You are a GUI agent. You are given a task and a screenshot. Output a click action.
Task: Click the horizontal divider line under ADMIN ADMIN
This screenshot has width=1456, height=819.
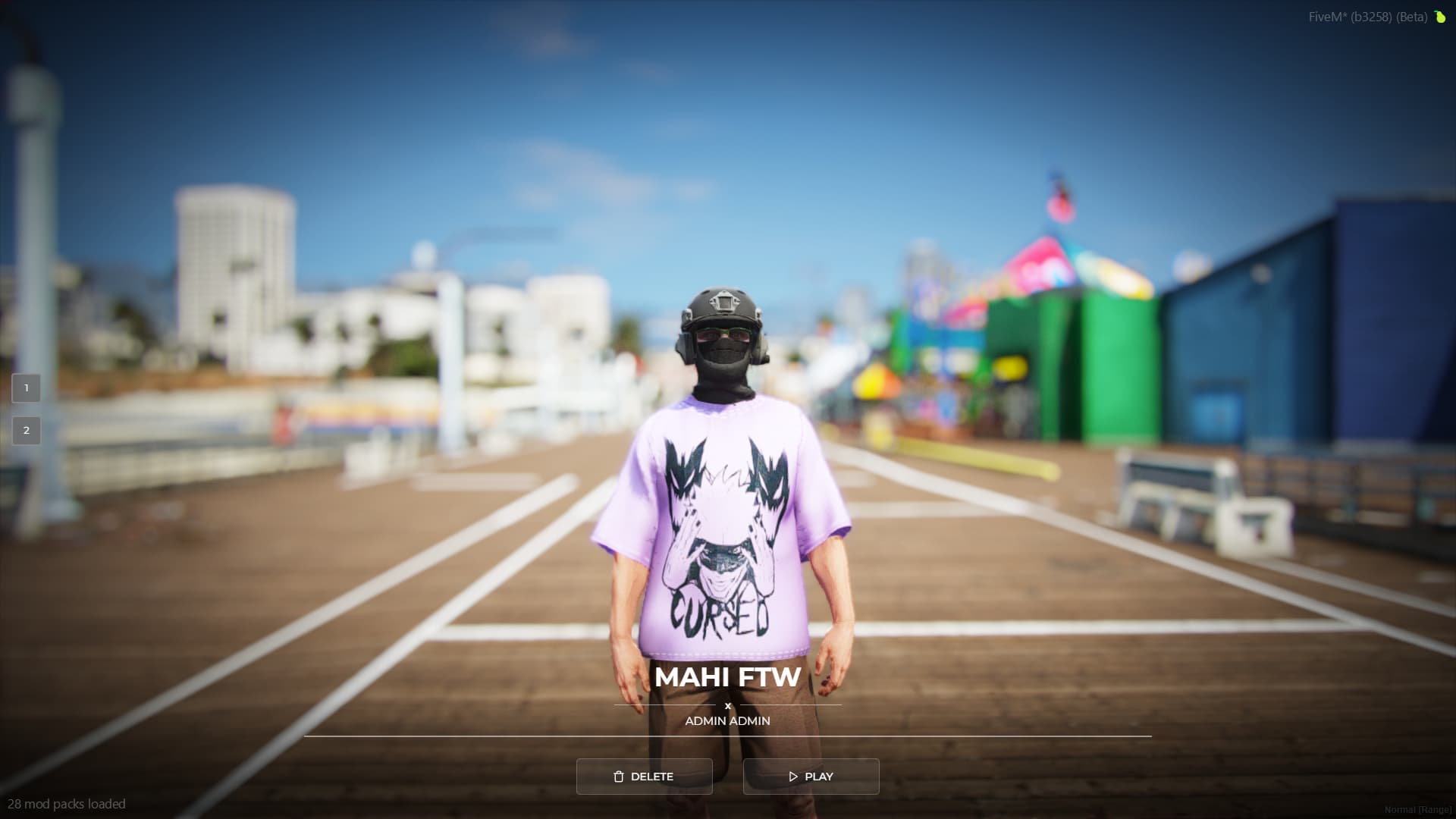727,737
